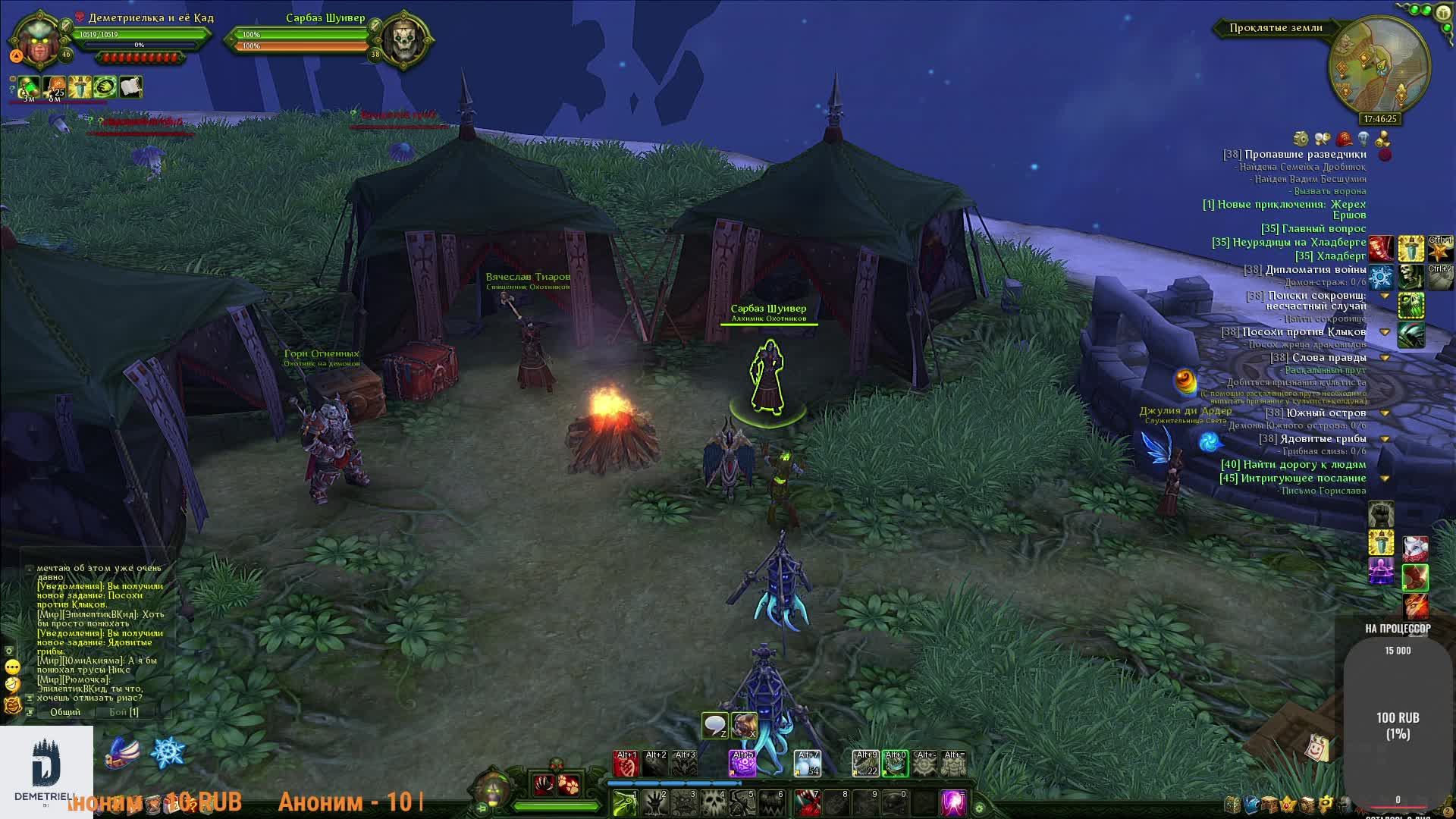Click the blue snowflake icon near chat
The image size is (1456, 819).
(x=168, y=752)
